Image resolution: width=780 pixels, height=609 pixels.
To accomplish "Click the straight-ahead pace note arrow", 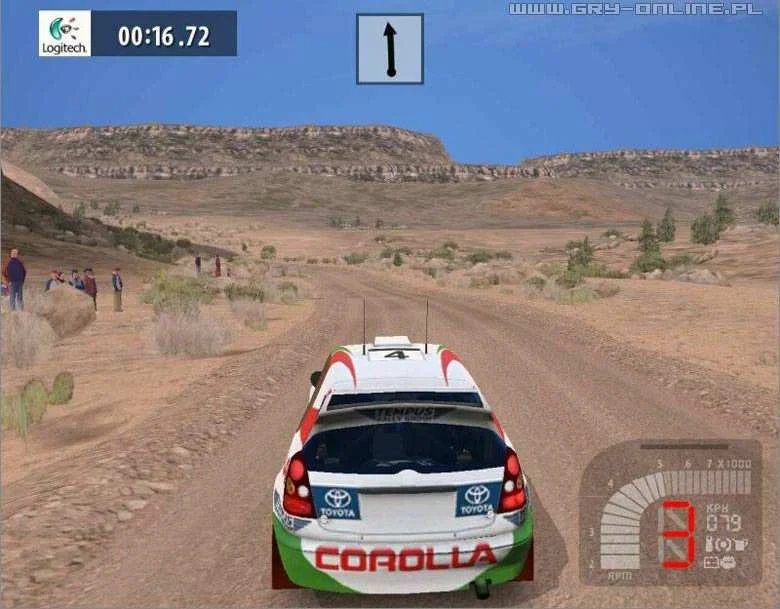I will tap(390, 49).
